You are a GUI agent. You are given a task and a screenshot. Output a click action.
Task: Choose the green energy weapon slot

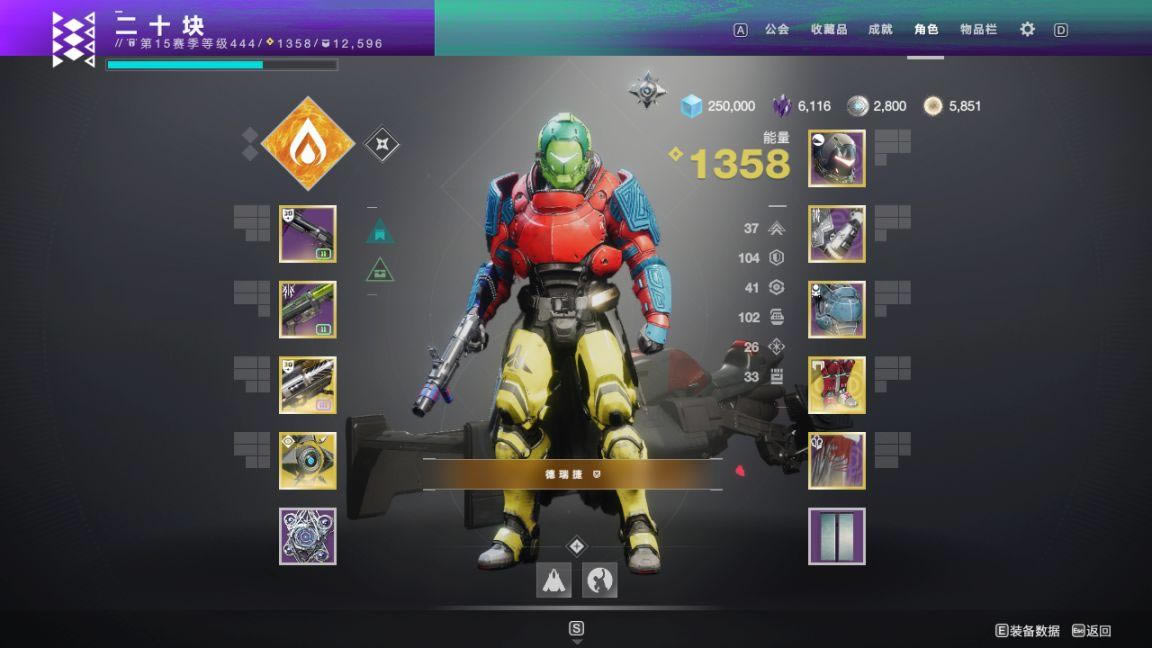(x=308, y=310)
